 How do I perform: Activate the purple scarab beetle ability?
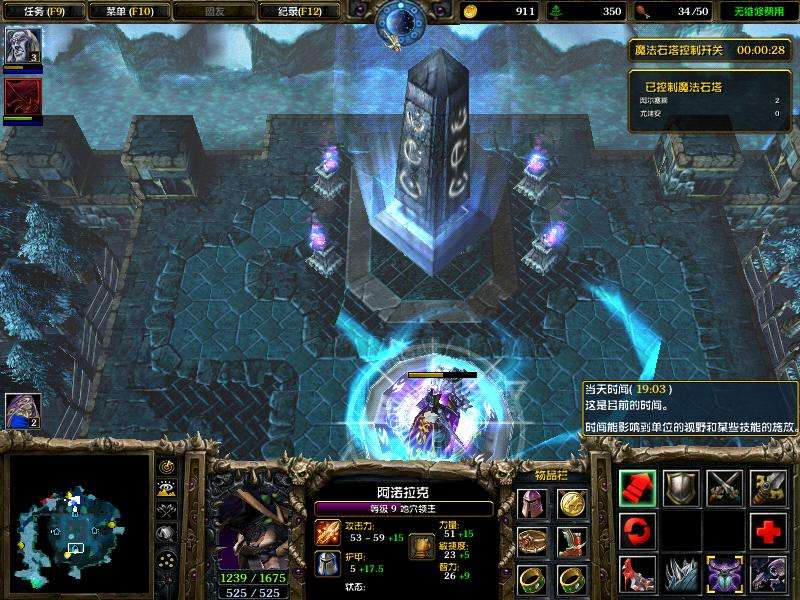coord(724,574)
